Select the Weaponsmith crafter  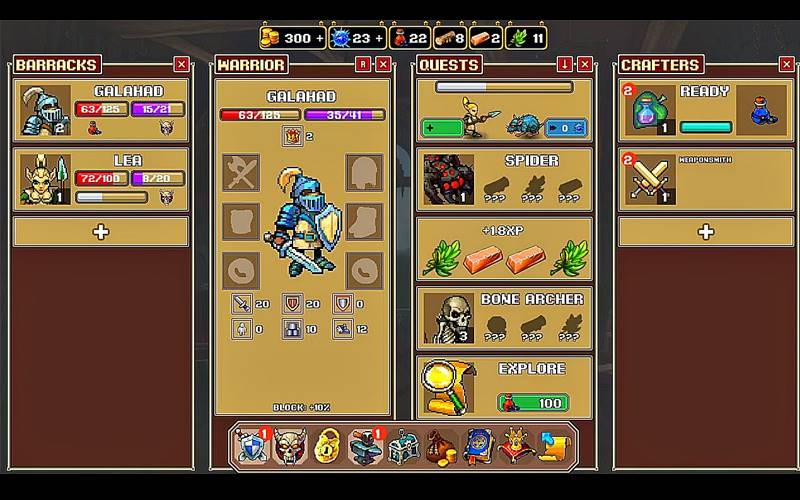click(705, 180)
